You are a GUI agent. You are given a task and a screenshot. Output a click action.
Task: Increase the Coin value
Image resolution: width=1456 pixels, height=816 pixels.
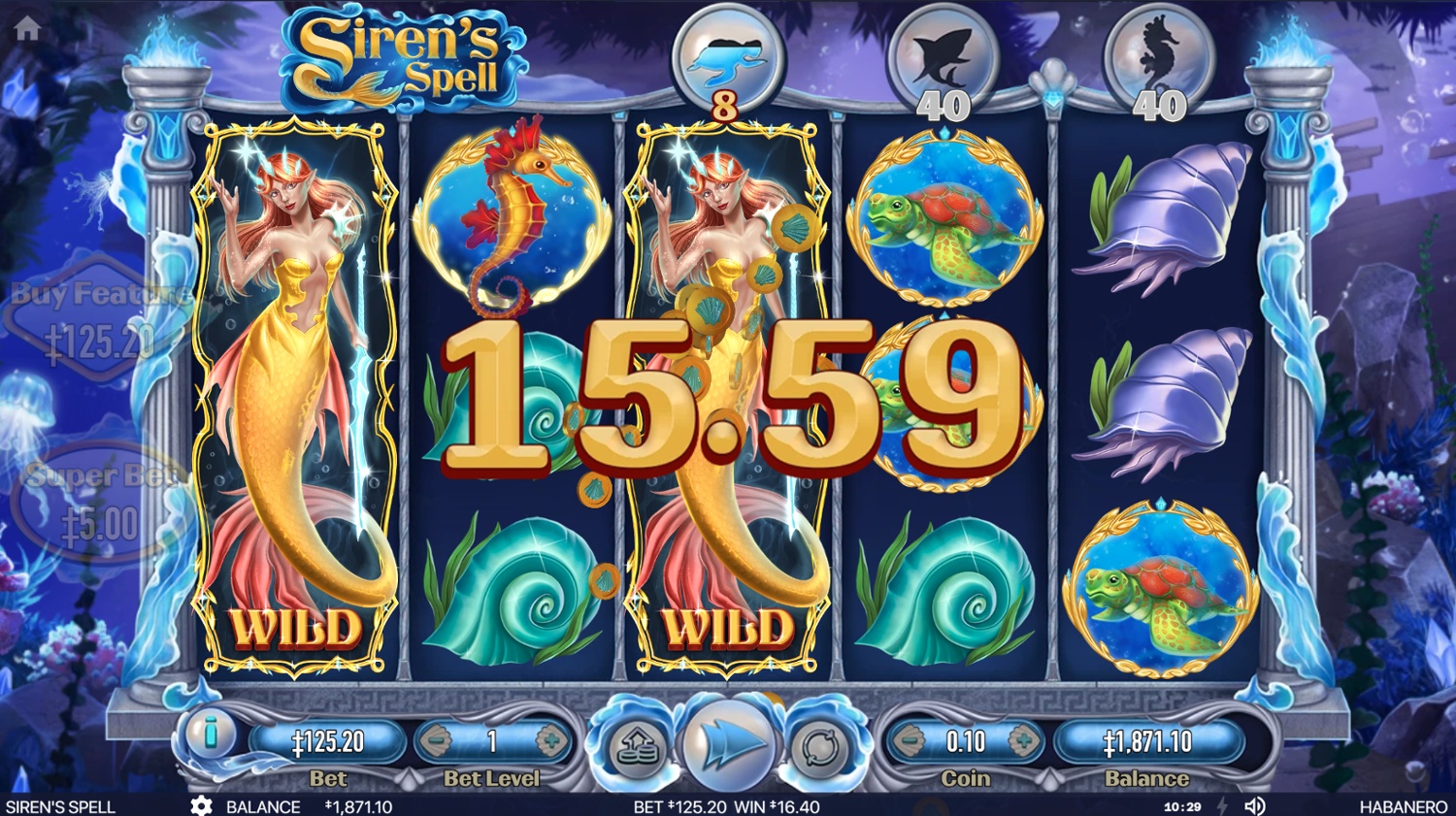coord(1023,742)
